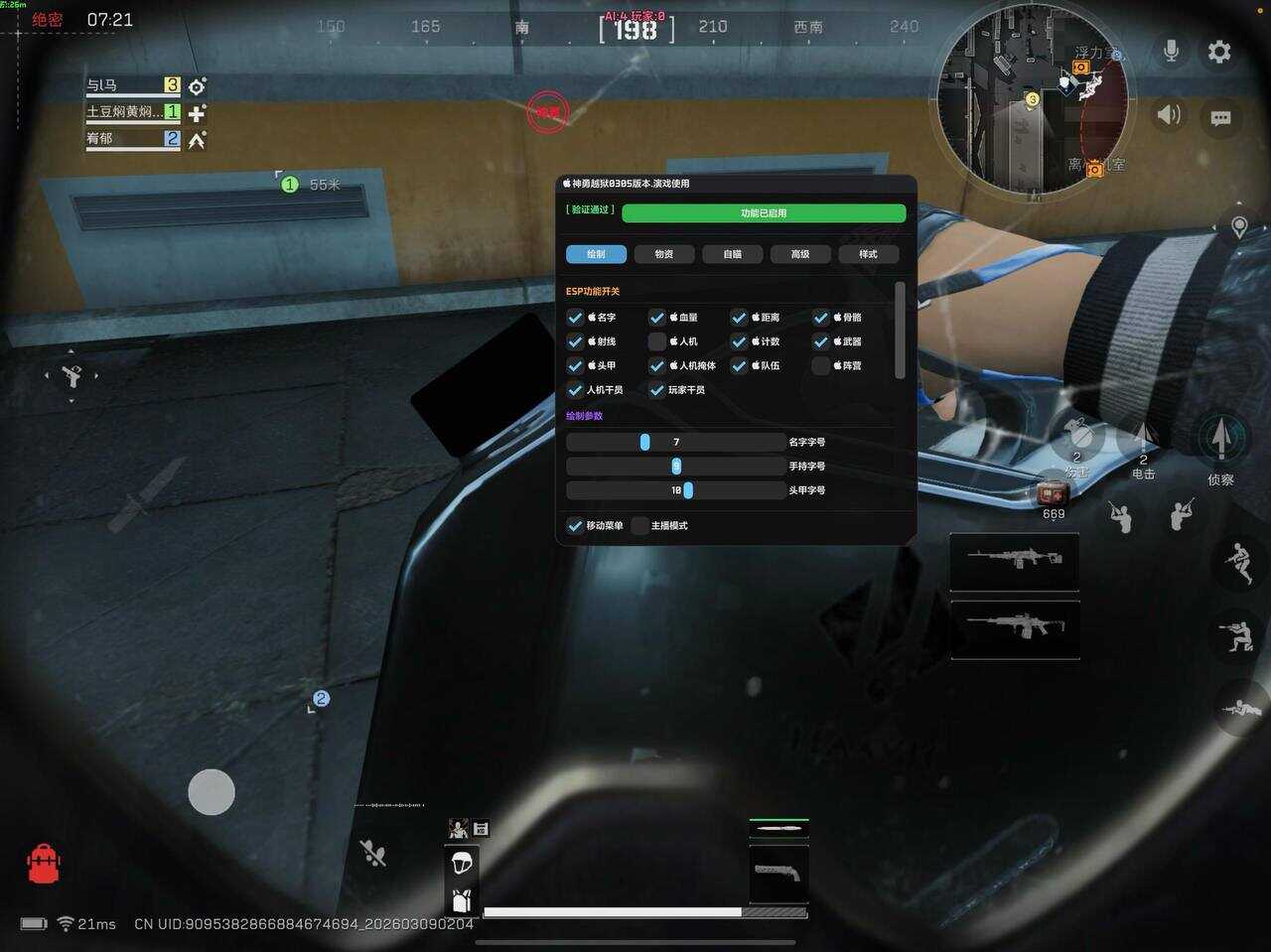
Task: Tap the map pin marker icon
Action: [x=1239, y=228]
